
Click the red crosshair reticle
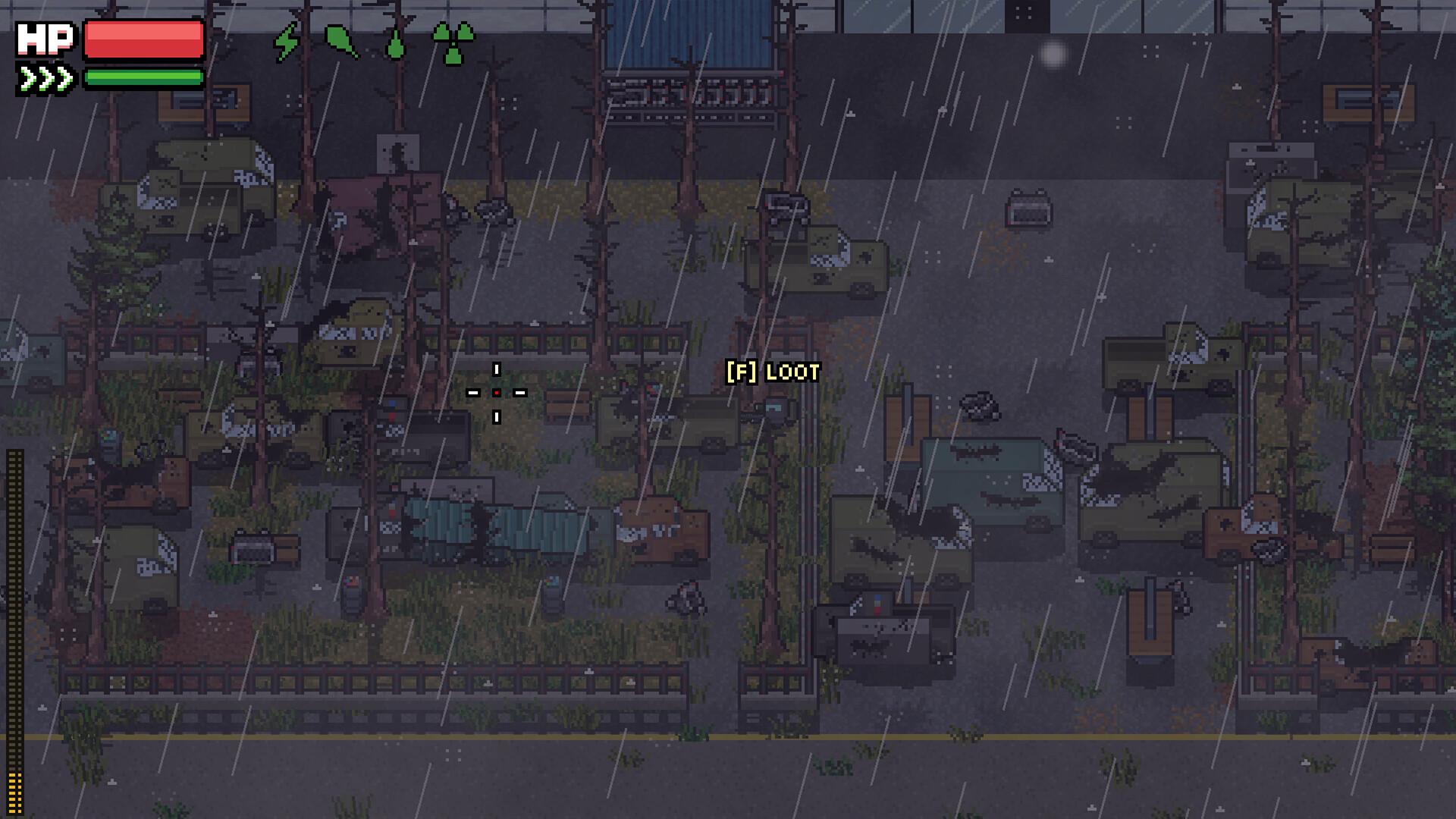[x=497, y=393]
